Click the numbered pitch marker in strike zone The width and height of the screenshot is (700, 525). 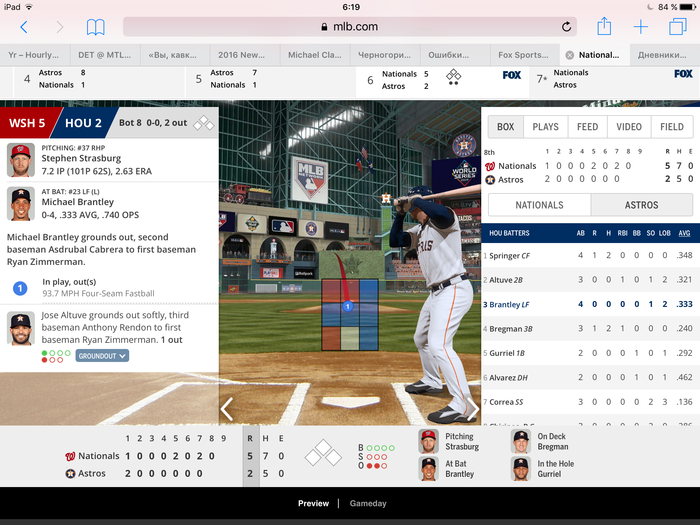(x=348, y=306)
